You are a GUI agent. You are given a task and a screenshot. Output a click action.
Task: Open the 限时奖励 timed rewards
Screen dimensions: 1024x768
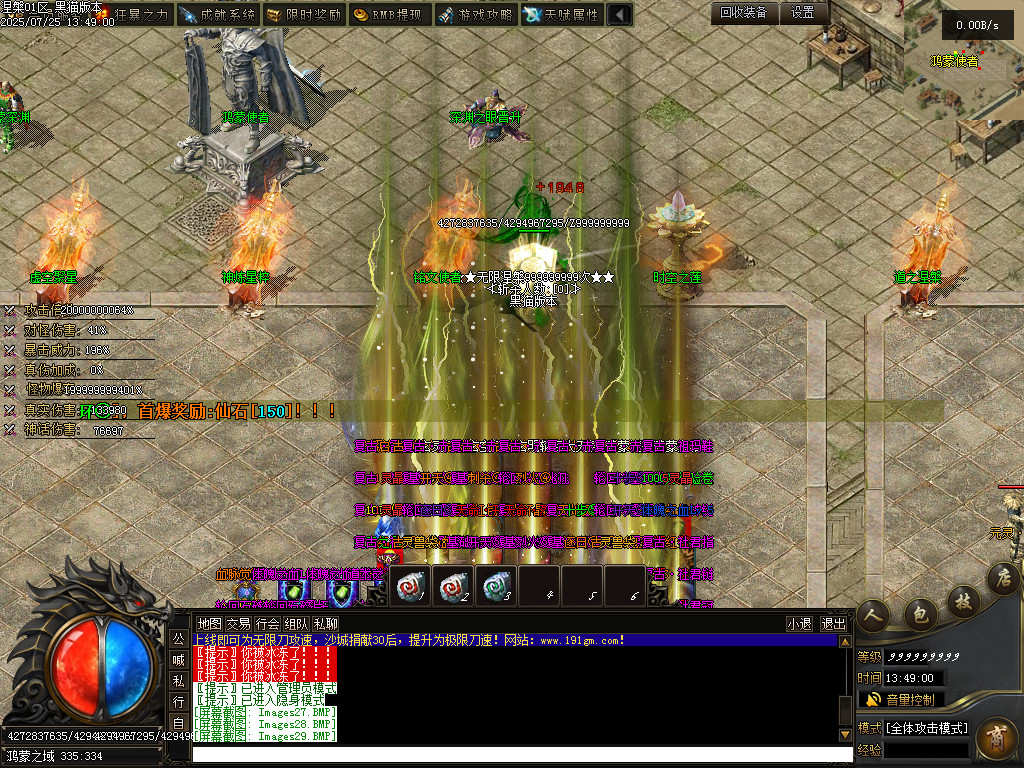pyautogui.click(x=304, y=15)
